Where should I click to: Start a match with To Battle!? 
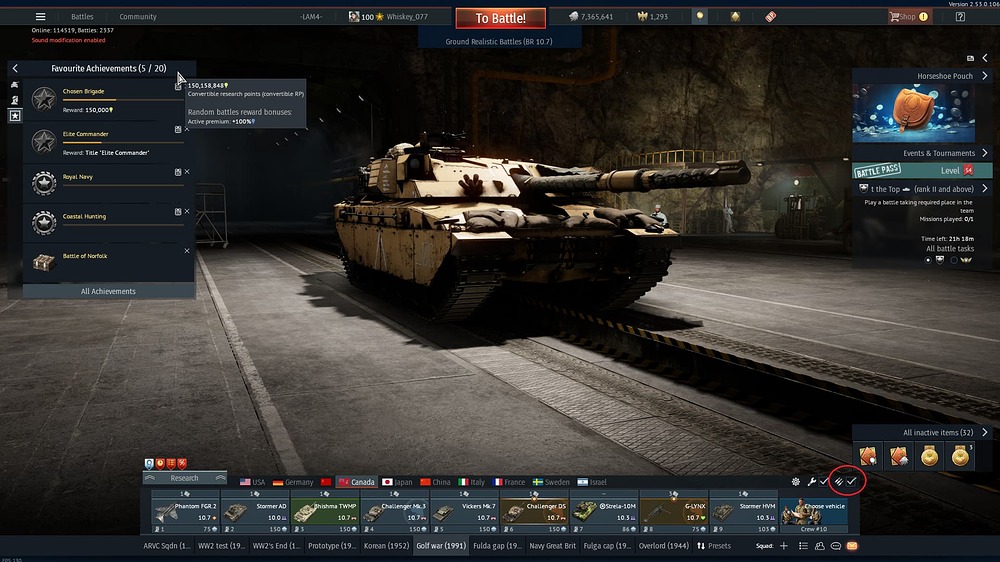(500, 18)
